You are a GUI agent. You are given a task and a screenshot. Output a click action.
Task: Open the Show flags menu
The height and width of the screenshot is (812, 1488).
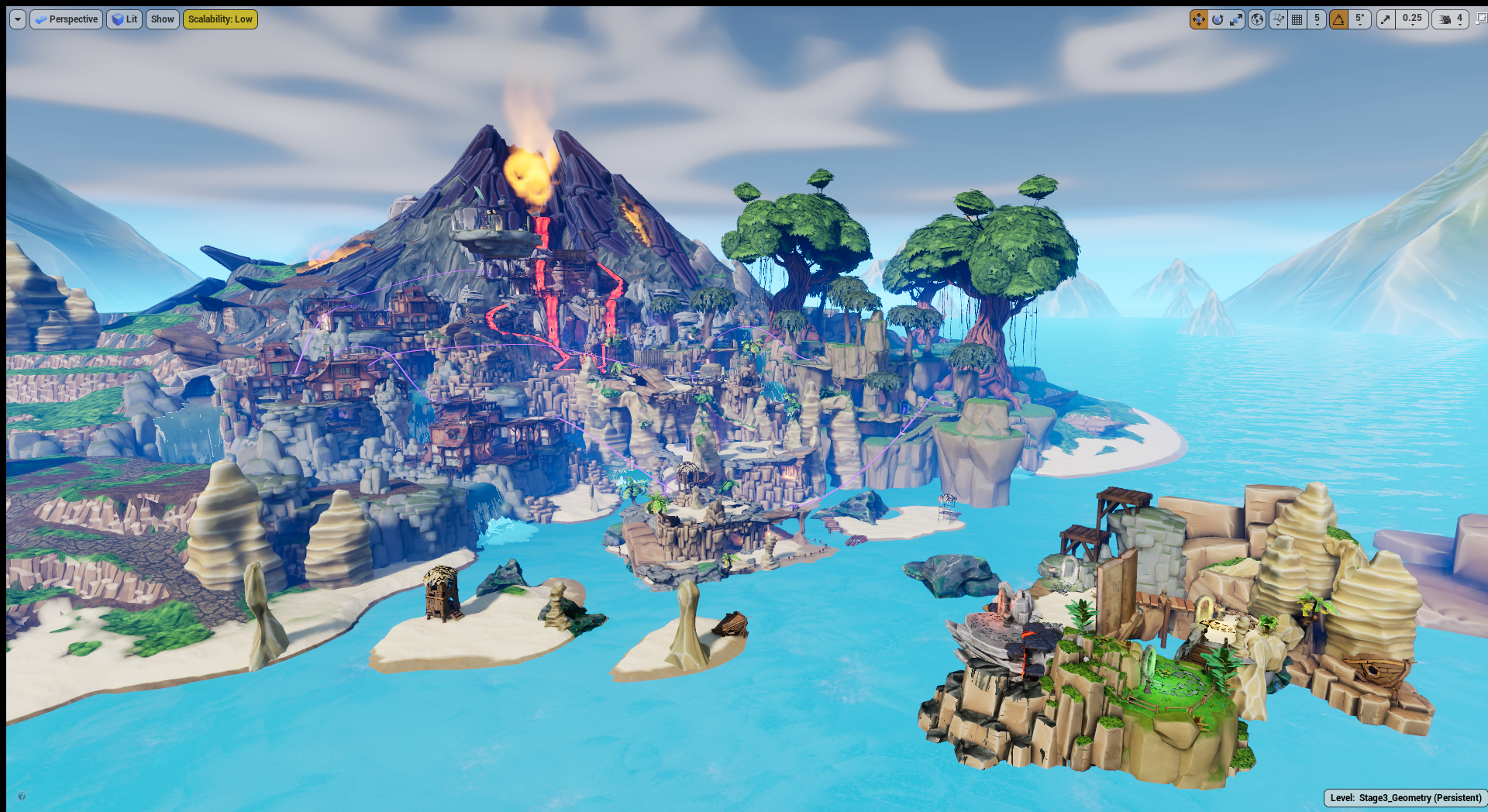click(x=162, y=19)
